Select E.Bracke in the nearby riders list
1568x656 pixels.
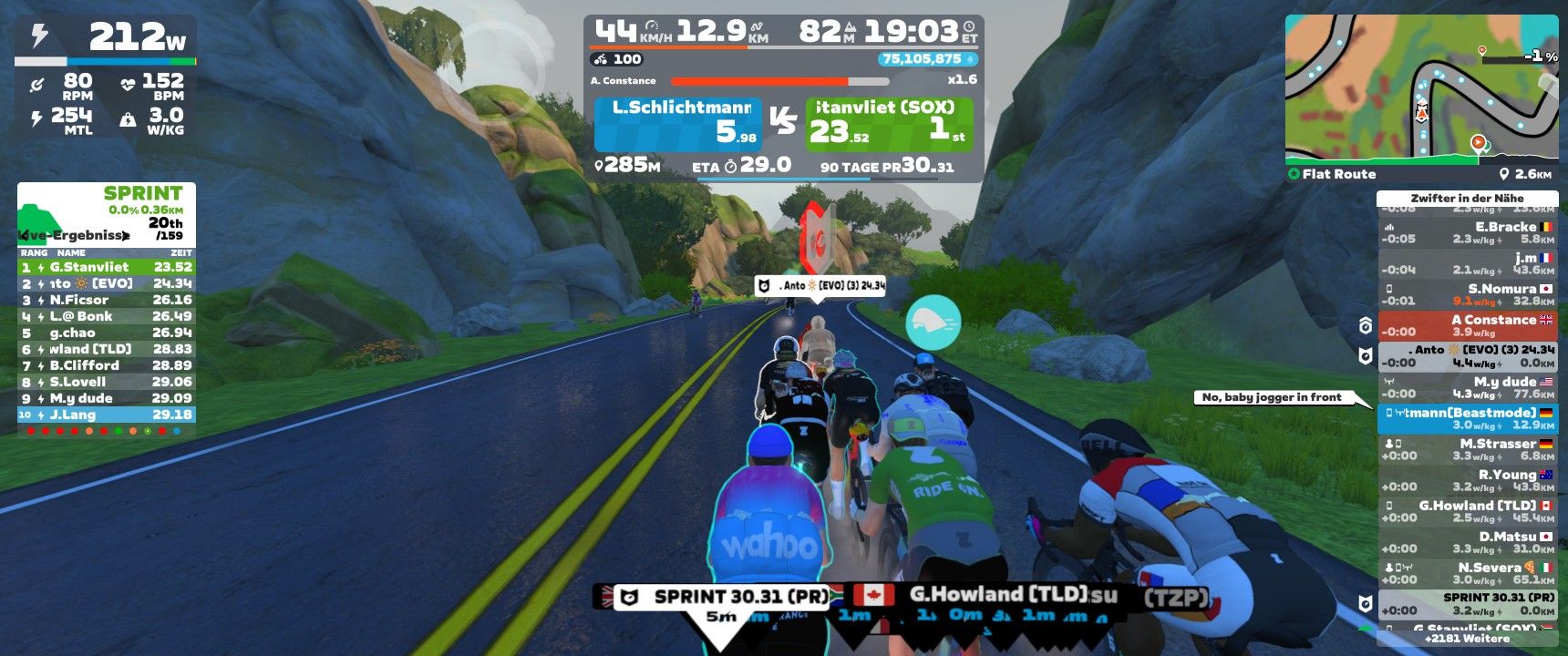click(1467, 232)
